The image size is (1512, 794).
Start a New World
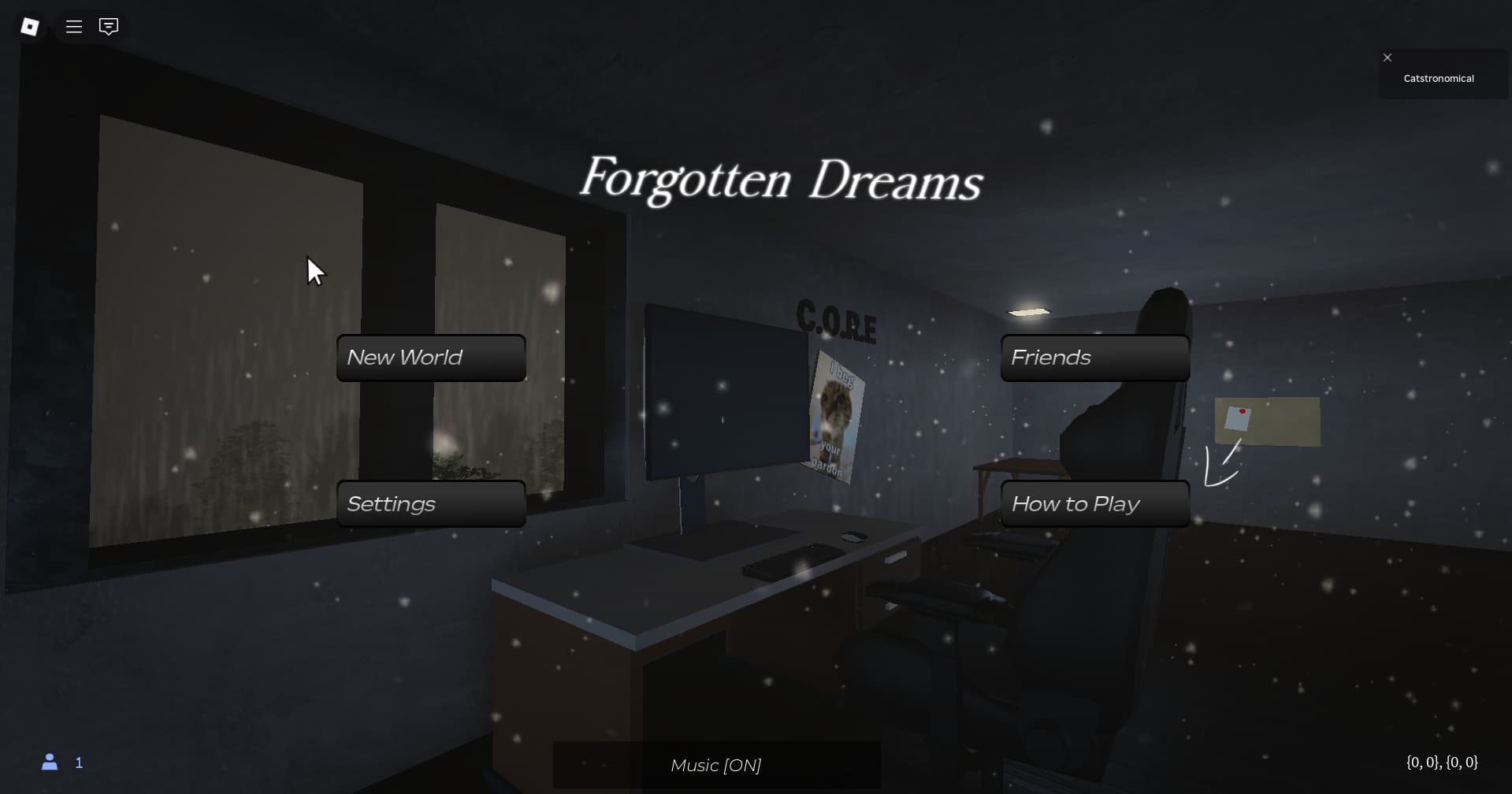click(430, 358)
